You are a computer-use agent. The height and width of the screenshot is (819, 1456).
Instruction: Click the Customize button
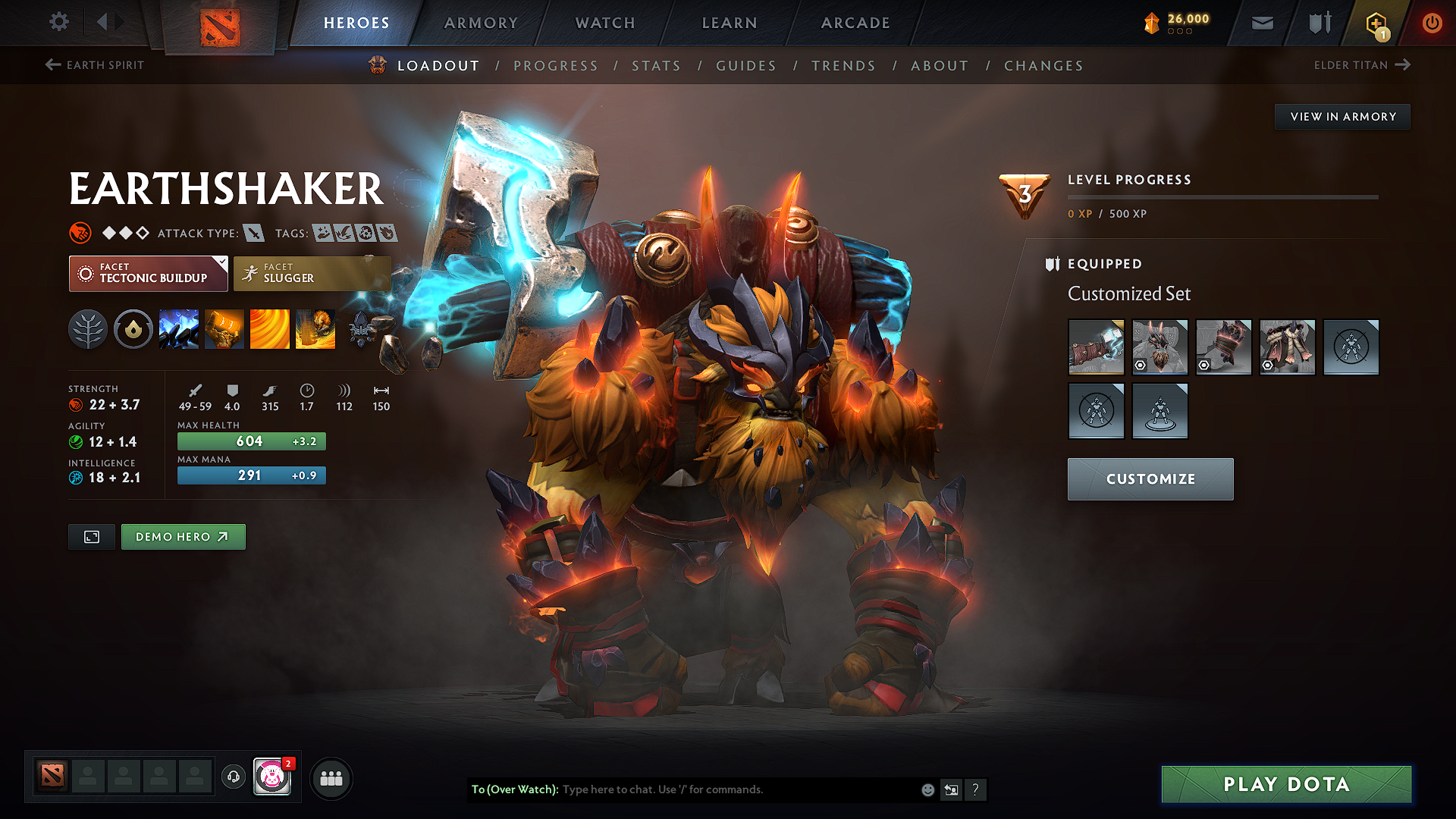[x=1150, y=479]
